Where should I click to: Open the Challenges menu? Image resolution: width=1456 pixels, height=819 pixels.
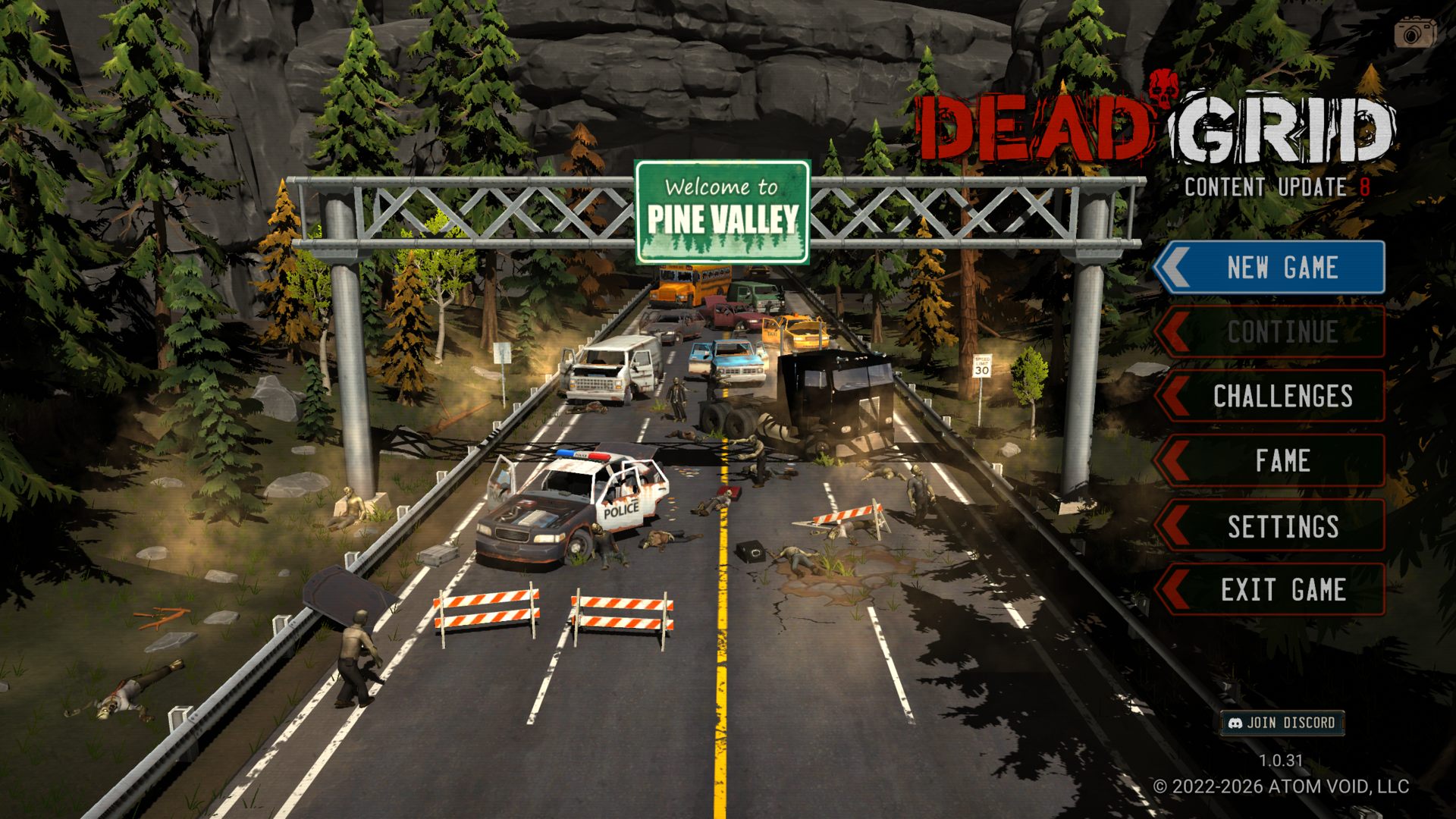[x=1282, y=397]
